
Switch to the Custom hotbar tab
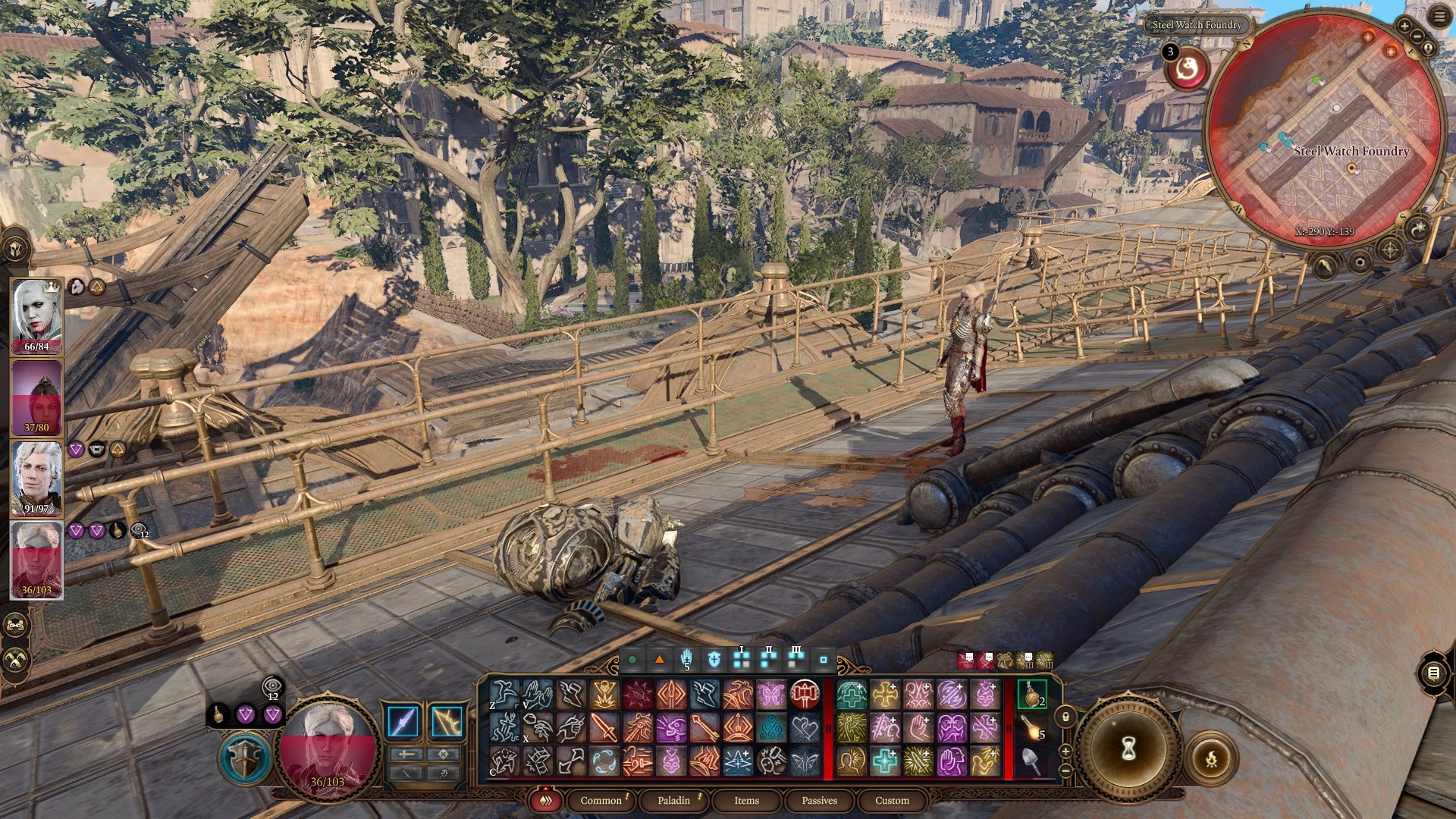pyautogui.click(x=892, y=800)
